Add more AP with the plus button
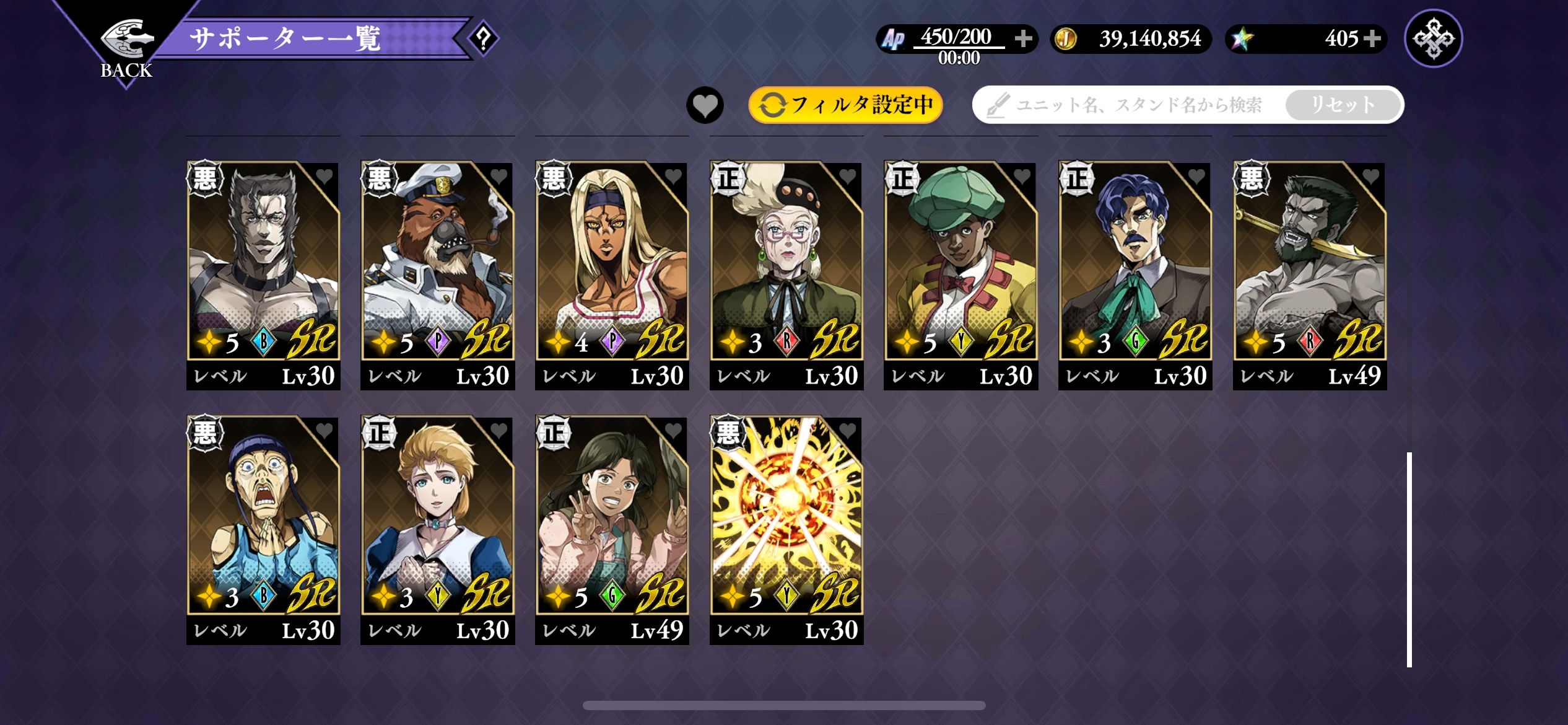The width and height of the screenshot is (1568, 725). (x=1023, y=38)
